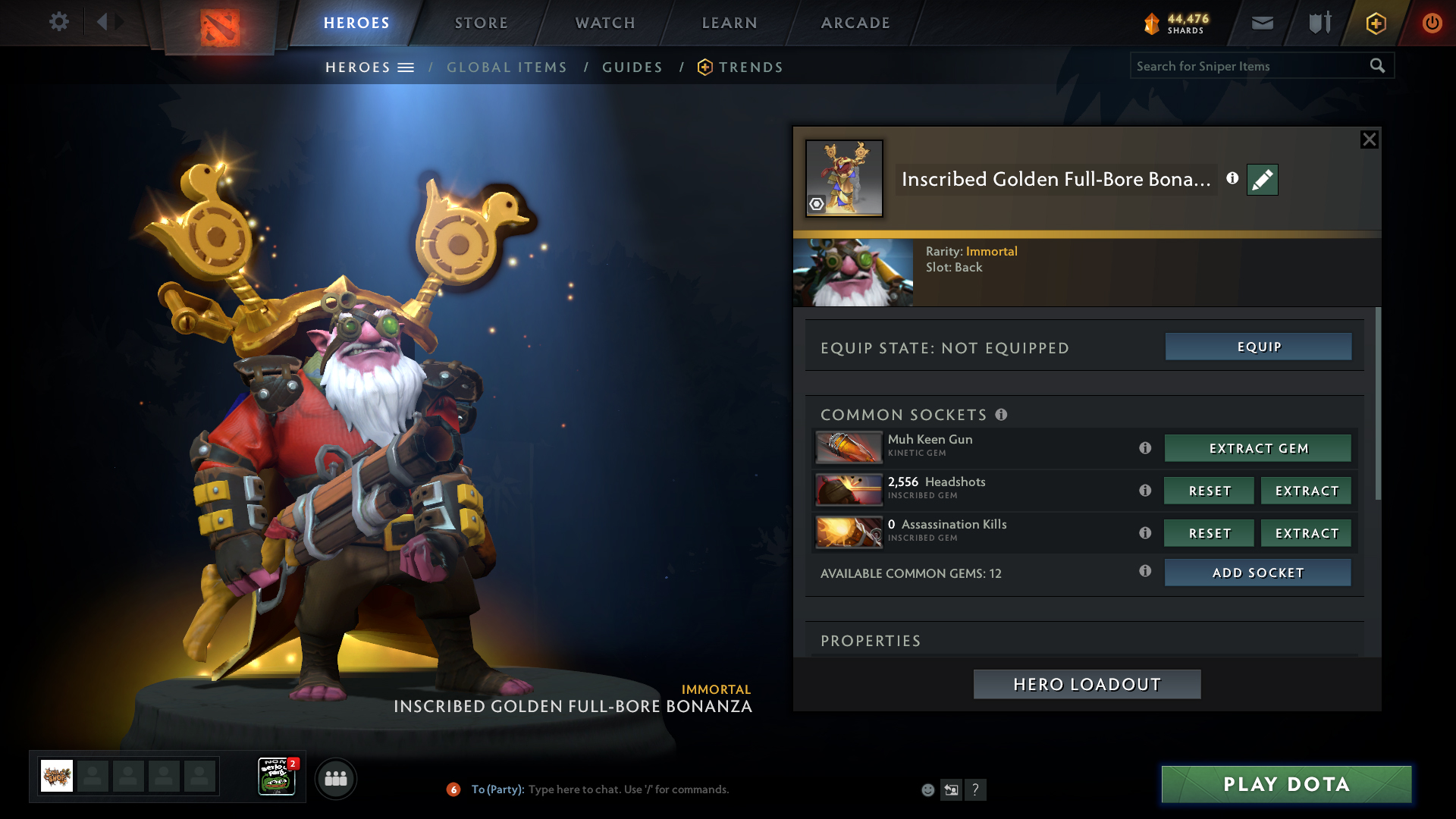1456x819 pixels.
Task: Go to the Learn tab
Action: [x=730, y=23]
